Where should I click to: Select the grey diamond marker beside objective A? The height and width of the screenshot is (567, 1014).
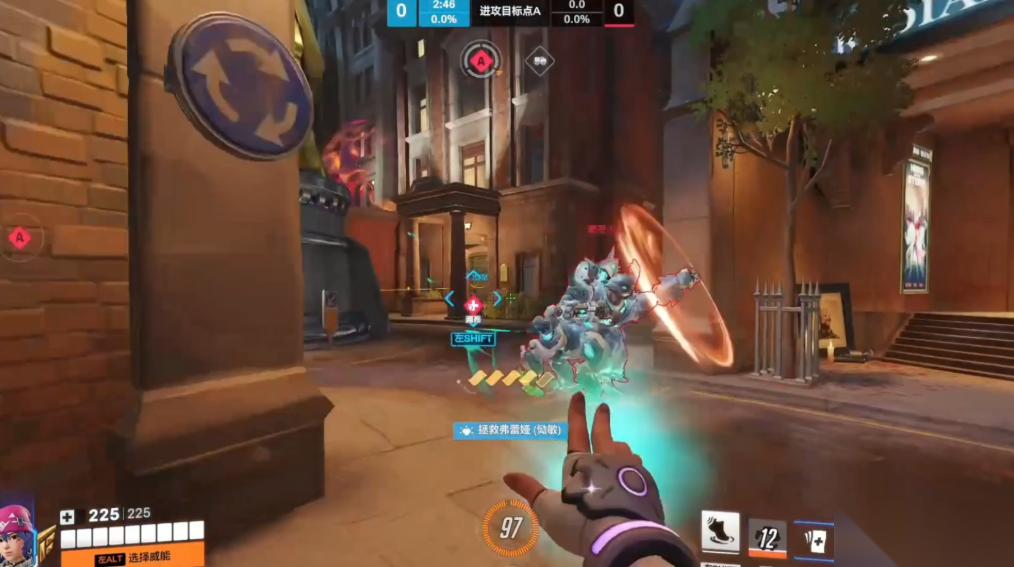pos(540,61)
